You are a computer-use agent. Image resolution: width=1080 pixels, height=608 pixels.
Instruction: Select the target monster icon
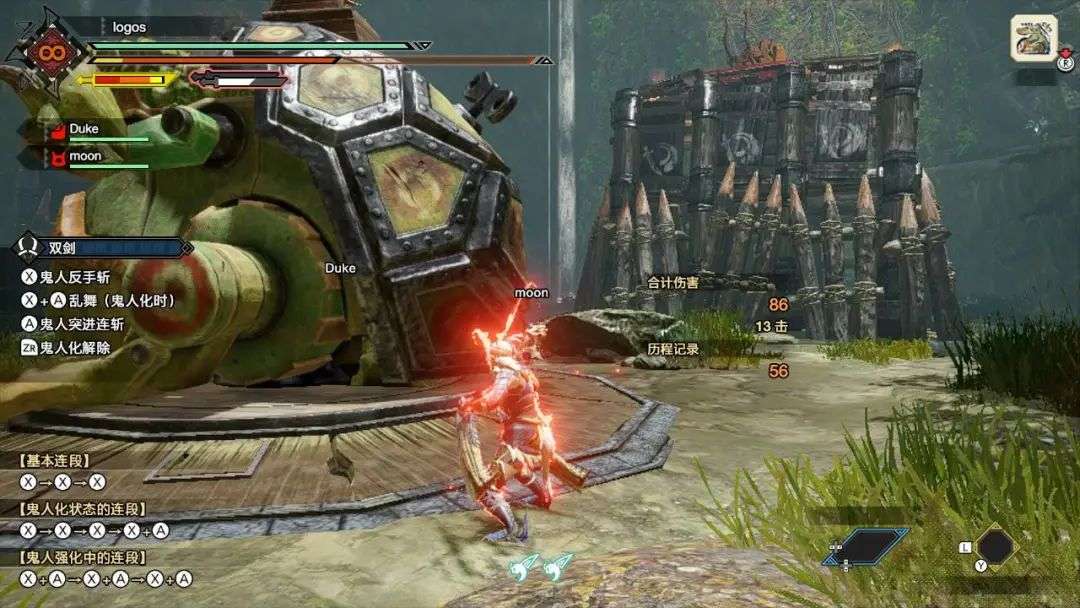tap(1034, 39)
